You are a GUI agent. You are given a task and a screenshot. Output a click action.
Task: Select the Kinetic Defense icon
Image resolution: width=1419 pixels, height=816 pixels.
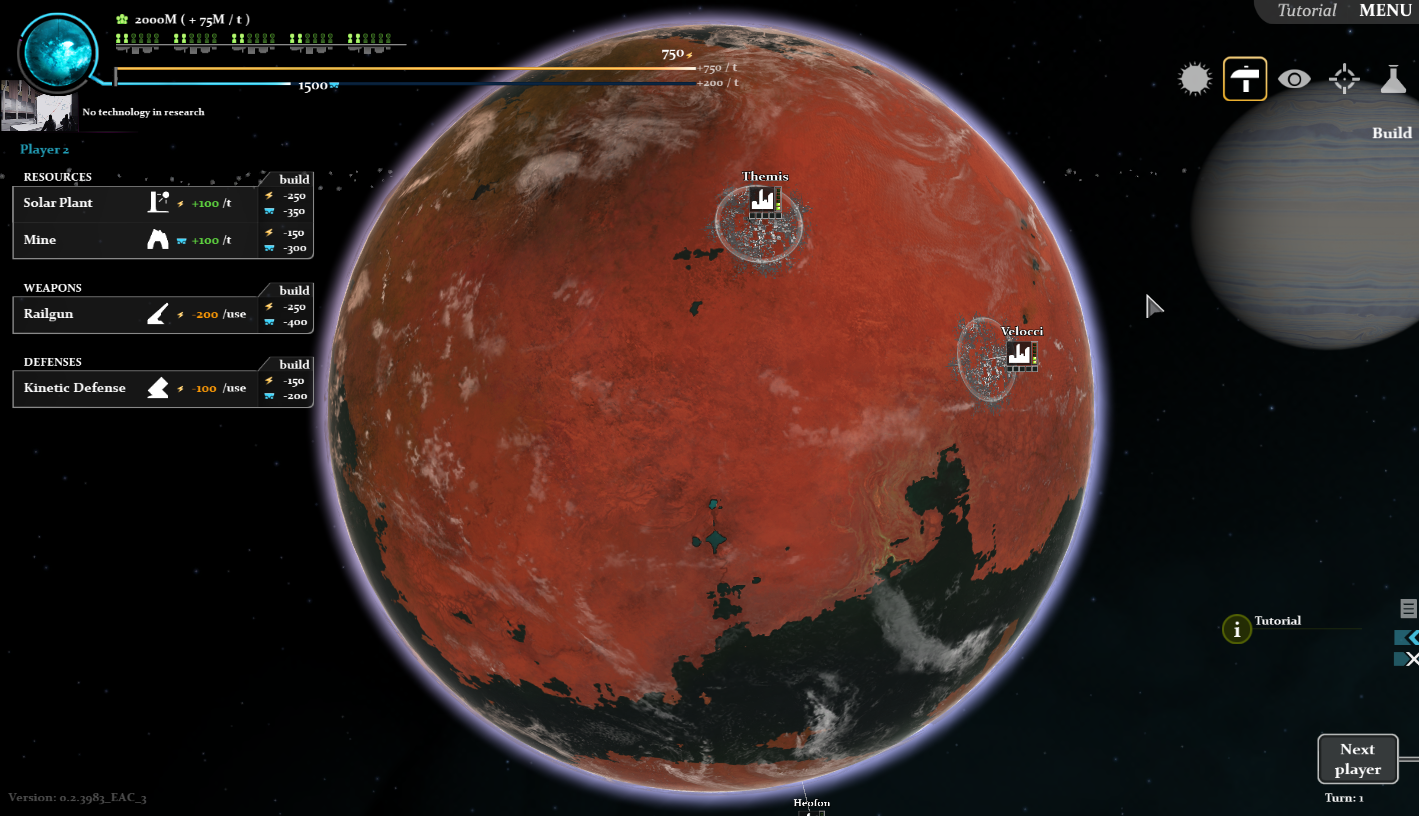(x=155, y=388)
